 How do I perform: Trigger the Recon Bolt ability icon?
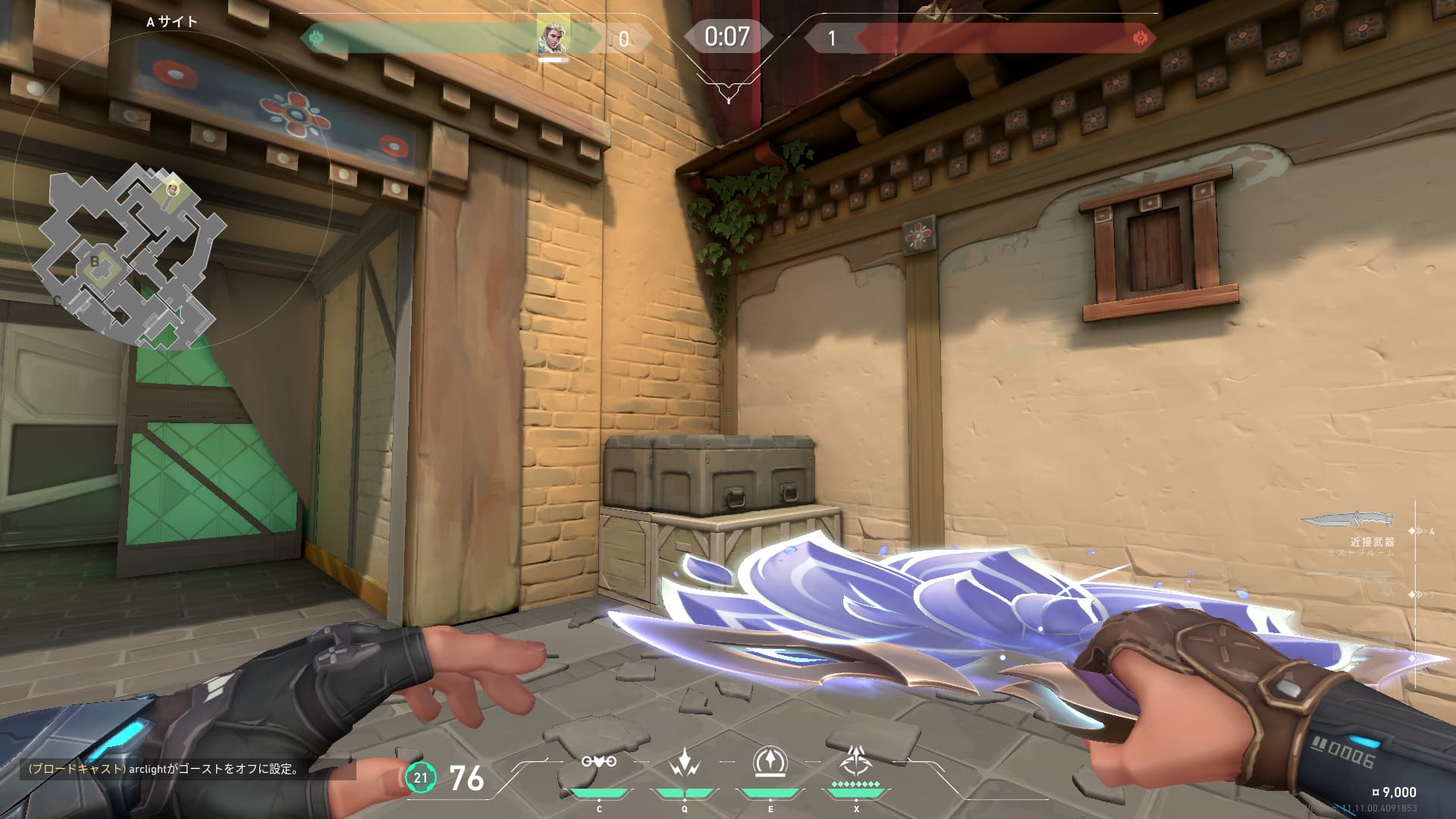click(770, 761)
